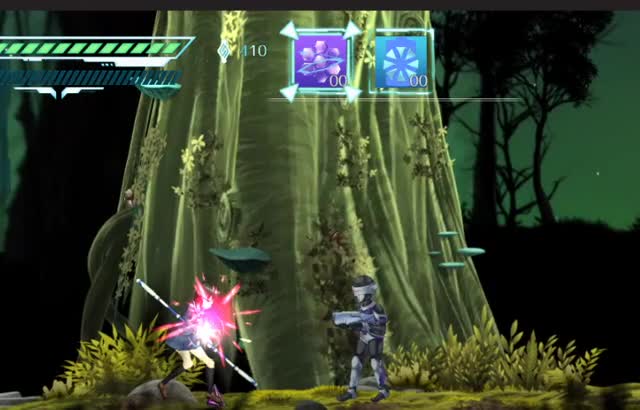Viewport: 640px width, 410px height.
Task: Select the blue radial burst item slot
Action: pyautogui.click(x=401, y=61)
